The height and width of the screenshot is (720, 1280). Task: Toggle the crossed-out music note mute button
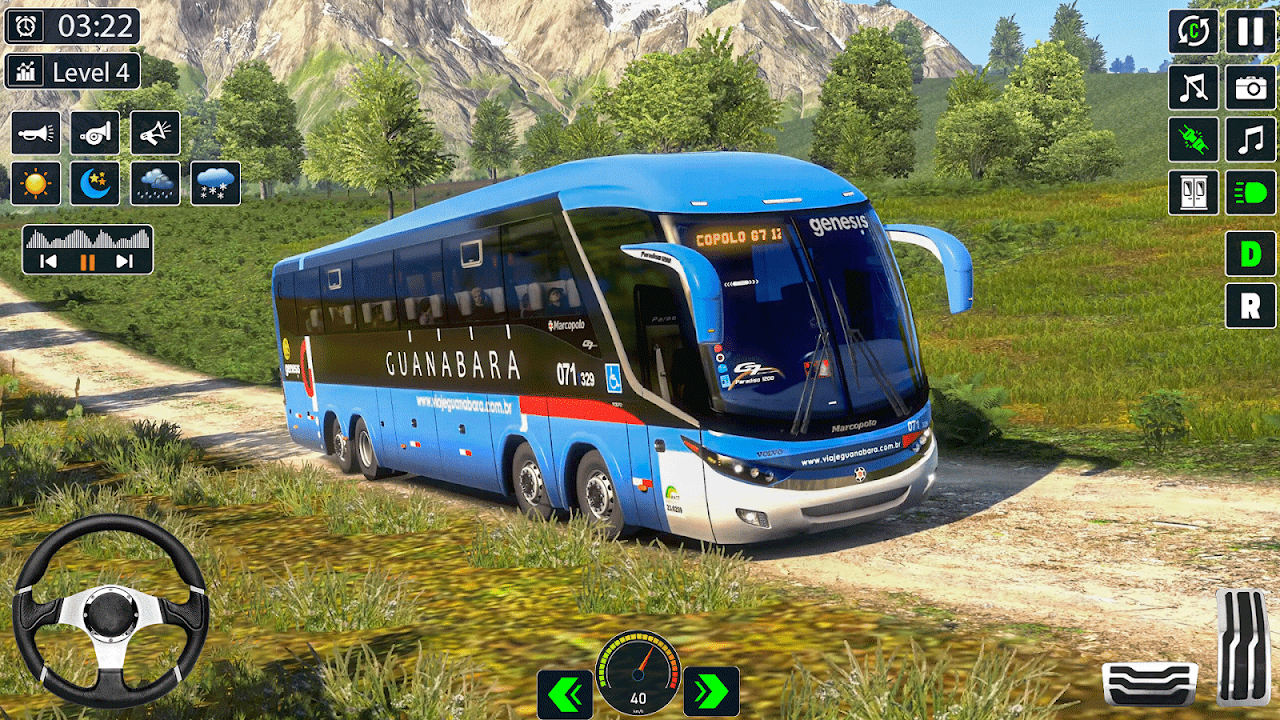(1193, 87)
